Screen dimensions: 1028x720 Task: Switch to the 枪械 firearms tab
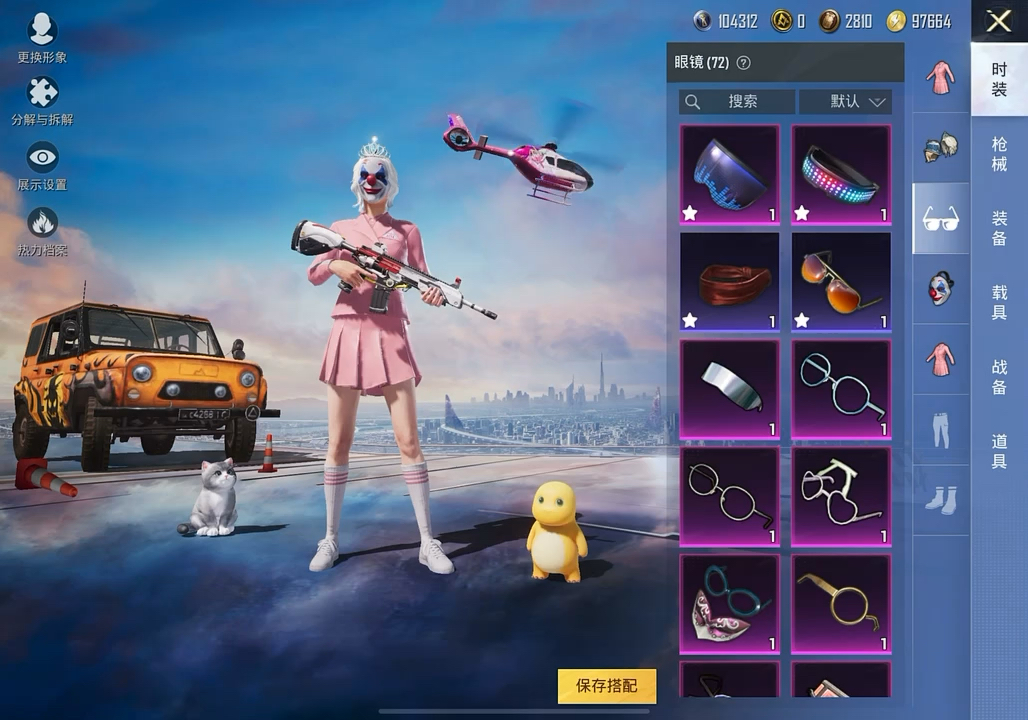pyautogui.click(x=999, y=154)
